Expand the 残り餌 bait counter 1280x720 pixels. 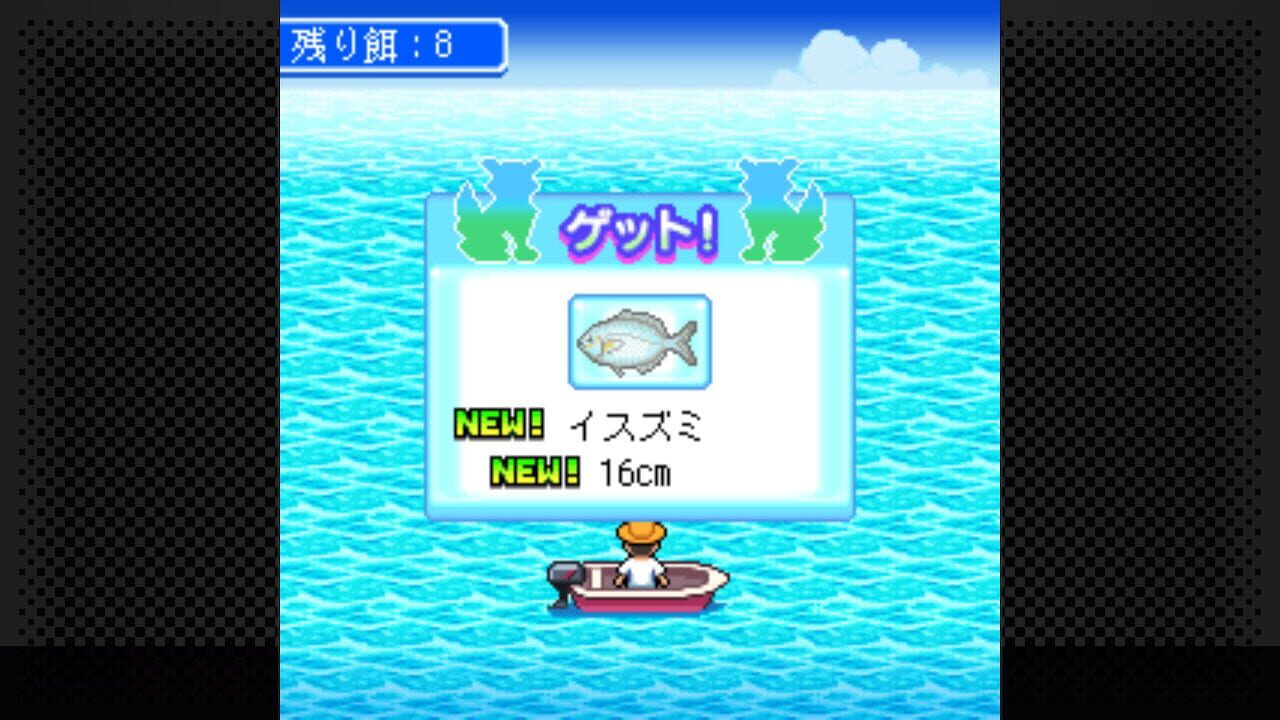(x=393, y=44)
